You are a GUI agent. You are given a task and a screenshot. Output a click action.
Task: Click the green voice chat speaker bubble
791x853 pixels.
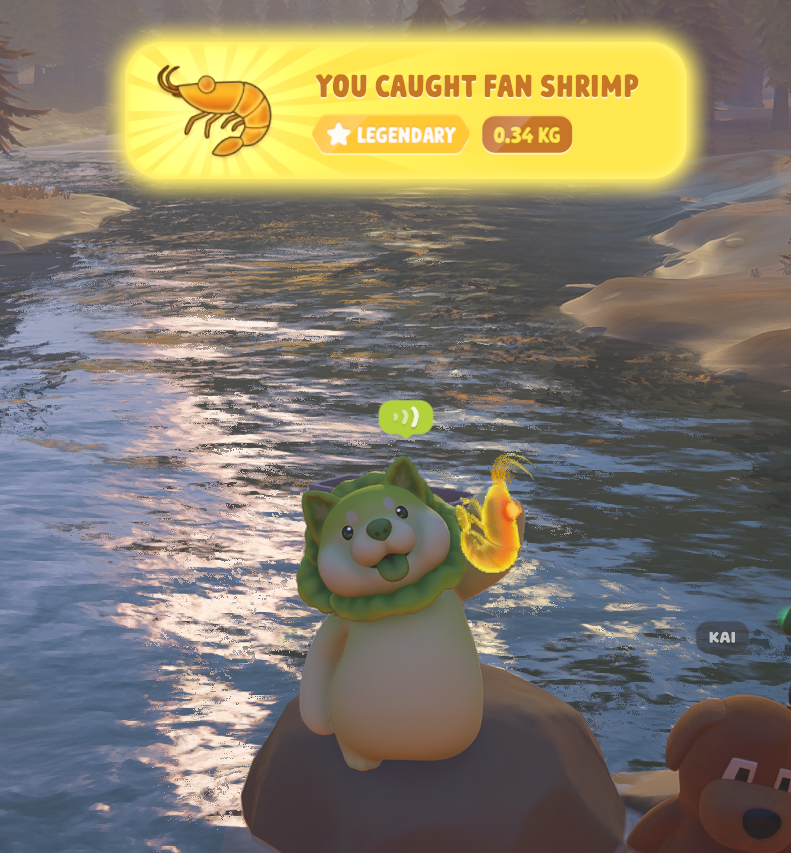pyautogui.click(x=406, y=417)
